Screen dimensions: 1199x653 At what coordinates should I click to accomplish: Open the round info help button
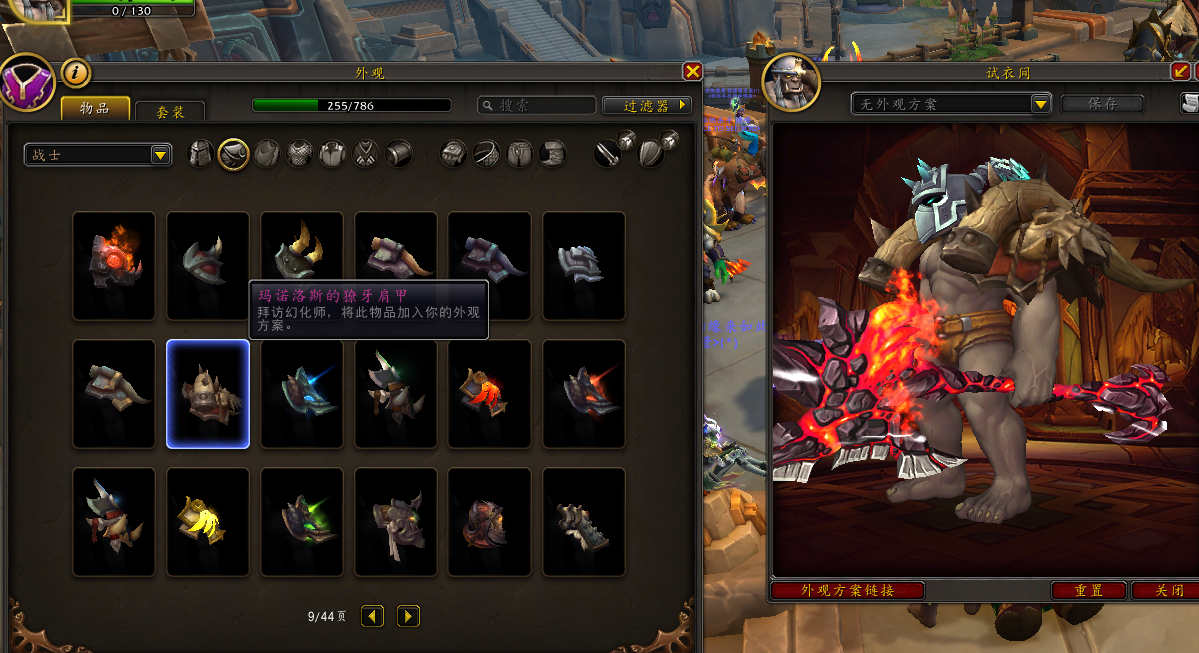[77, 72]
